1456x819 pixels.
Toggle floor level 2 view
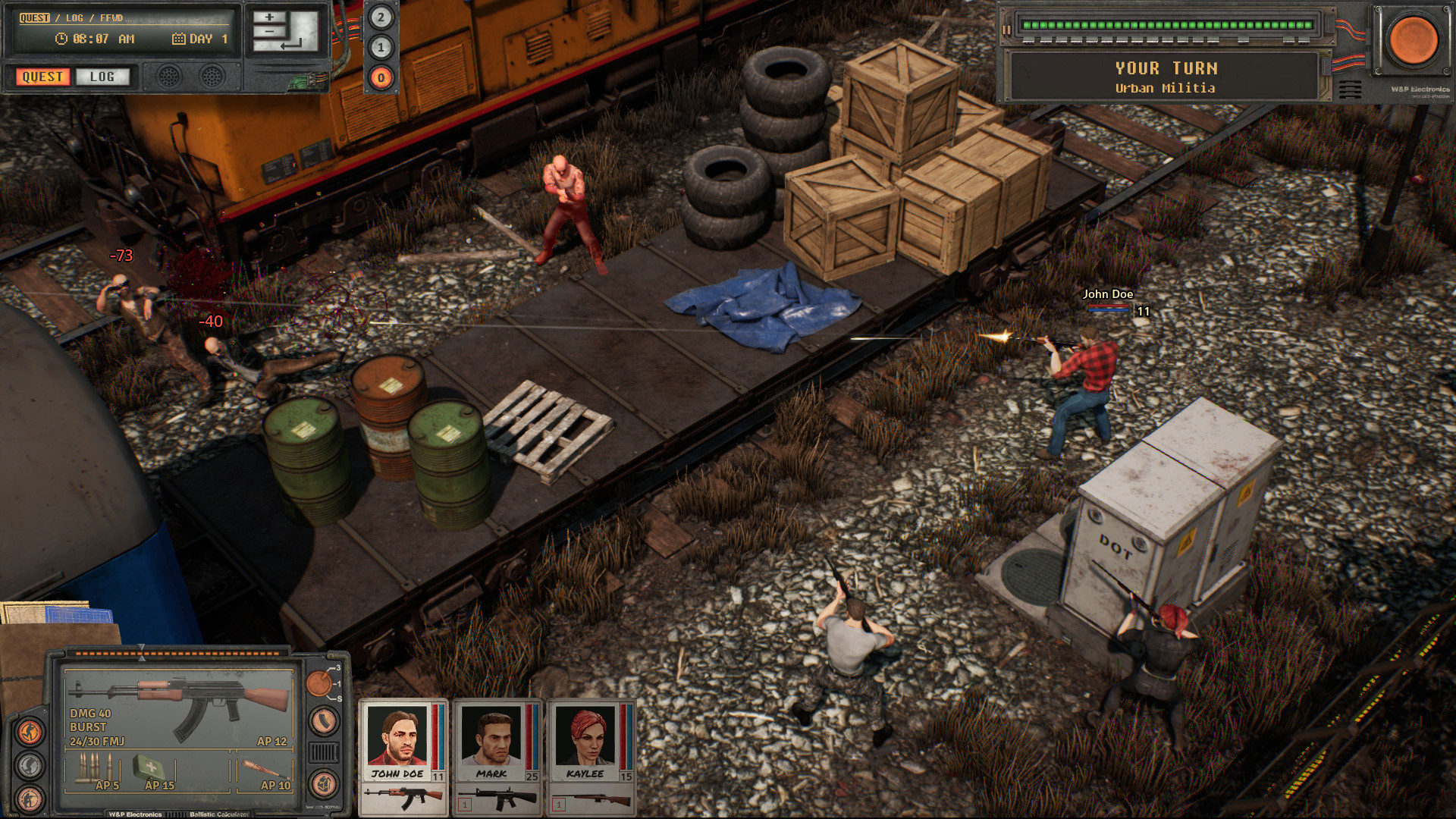tap(380, 16)
